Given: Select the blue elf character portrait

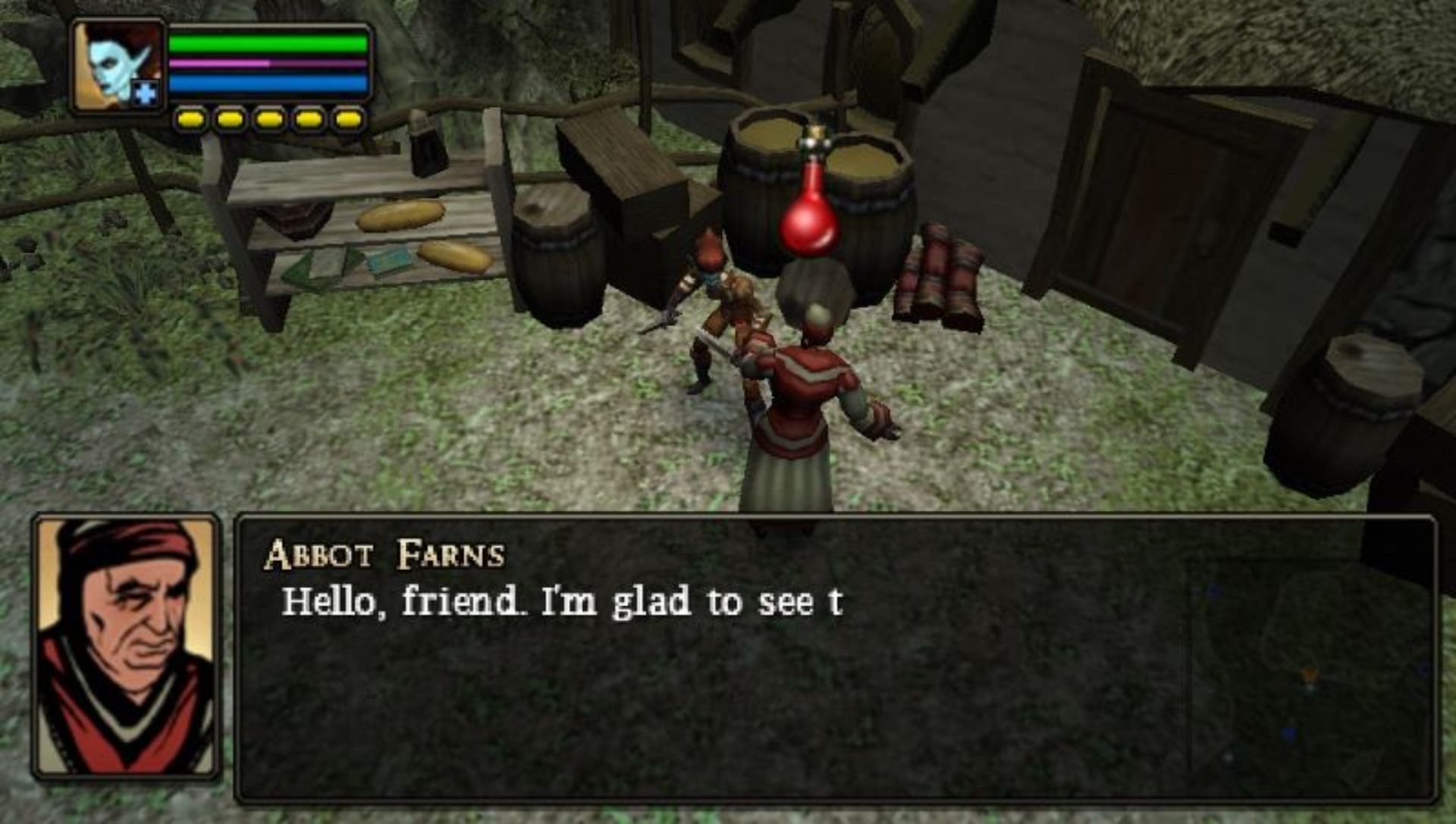Looking at the screenshot, I should [118, 66].
